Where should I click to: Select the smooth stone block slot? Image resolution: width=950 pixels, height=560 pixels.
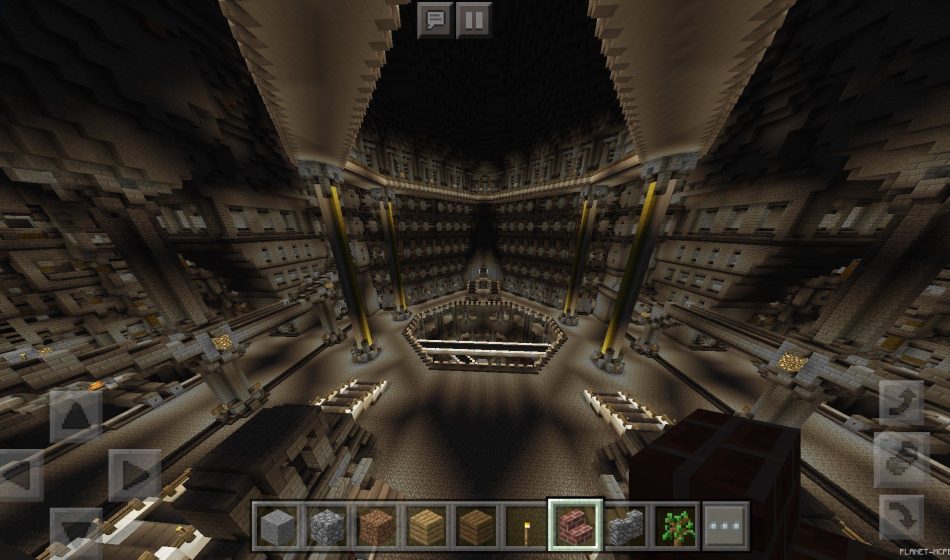(276, 526)
